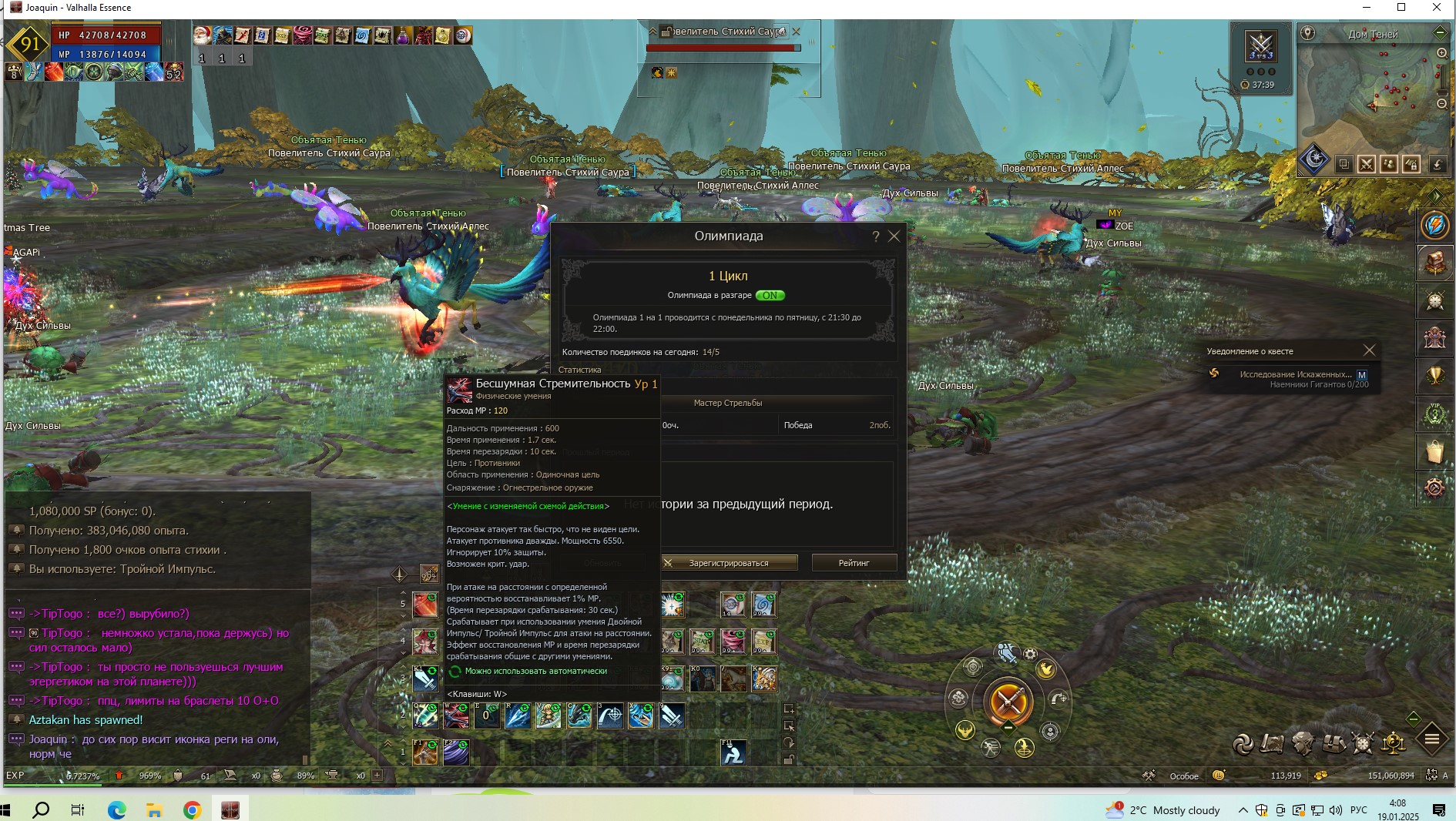Open the scroll map icon
This screenshot has width=1456, height=821.
click(1272, 743)
